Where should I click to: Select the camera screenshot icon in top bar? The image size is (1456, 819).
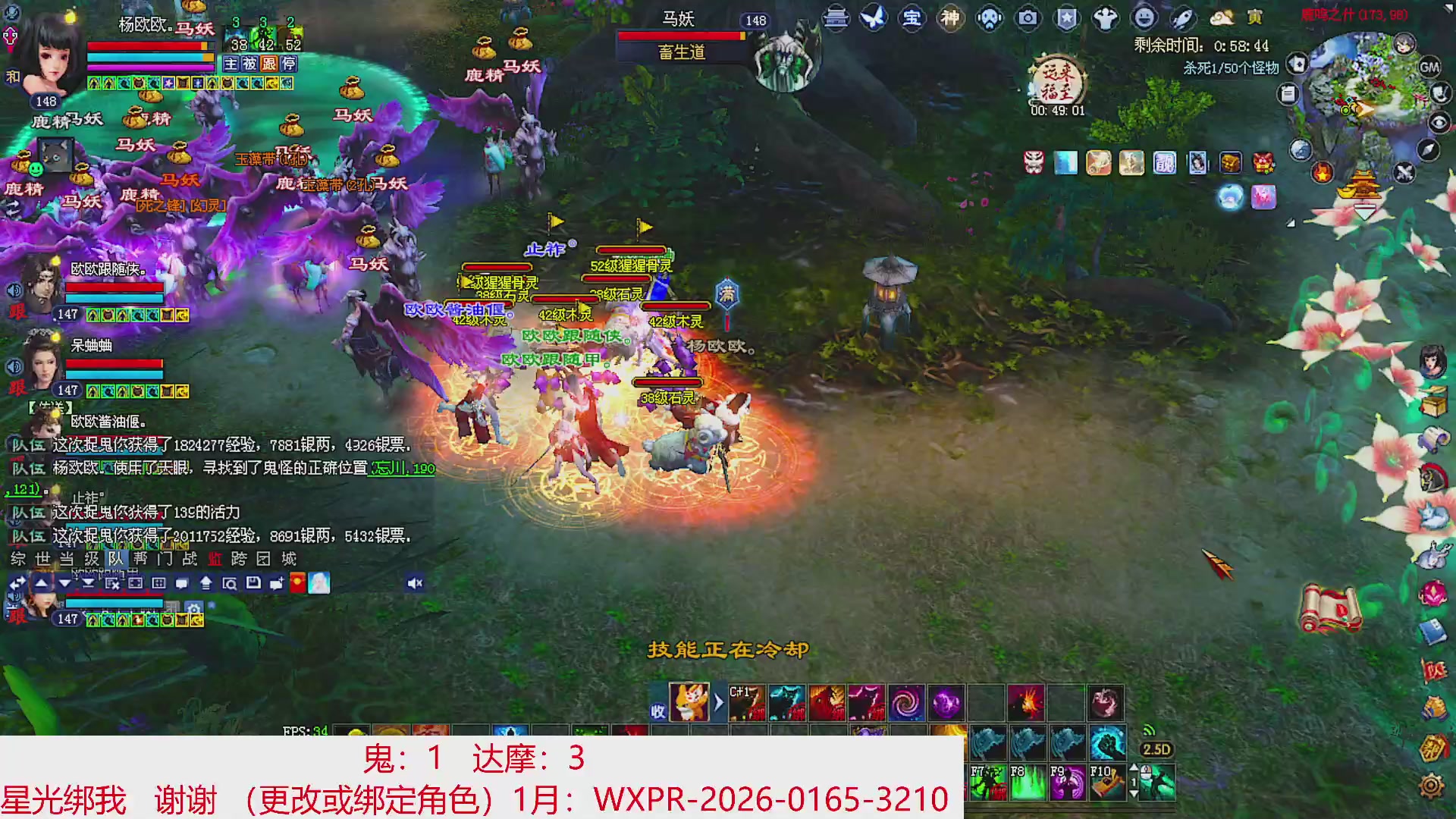point(1027,17)
